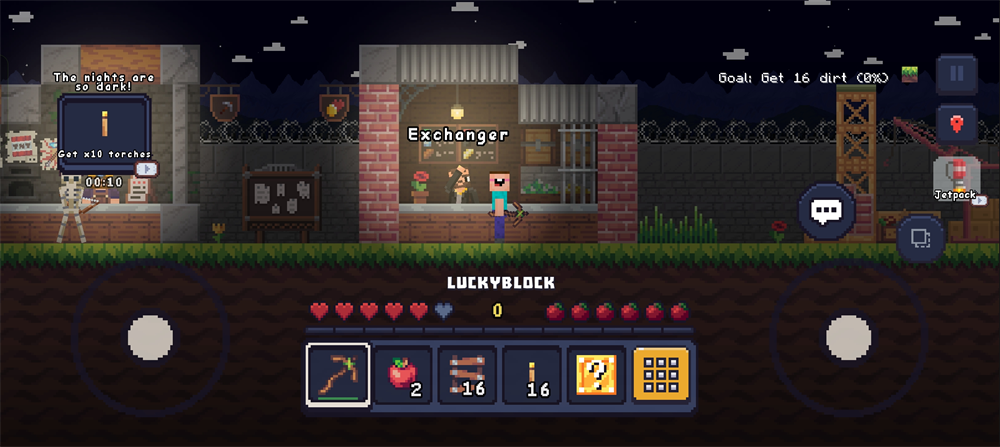Click the dirt goal tracker
The height and width of the screenshot is (447, 1000).
(816, 77)
